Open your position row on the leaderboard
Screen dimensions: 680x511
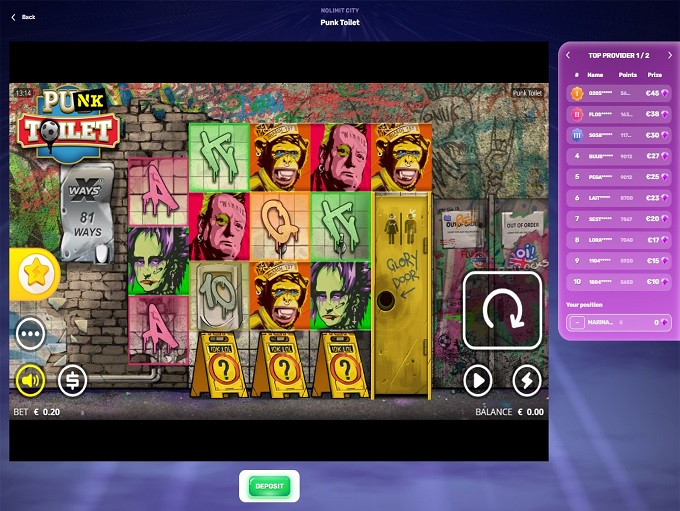[620, 322]
